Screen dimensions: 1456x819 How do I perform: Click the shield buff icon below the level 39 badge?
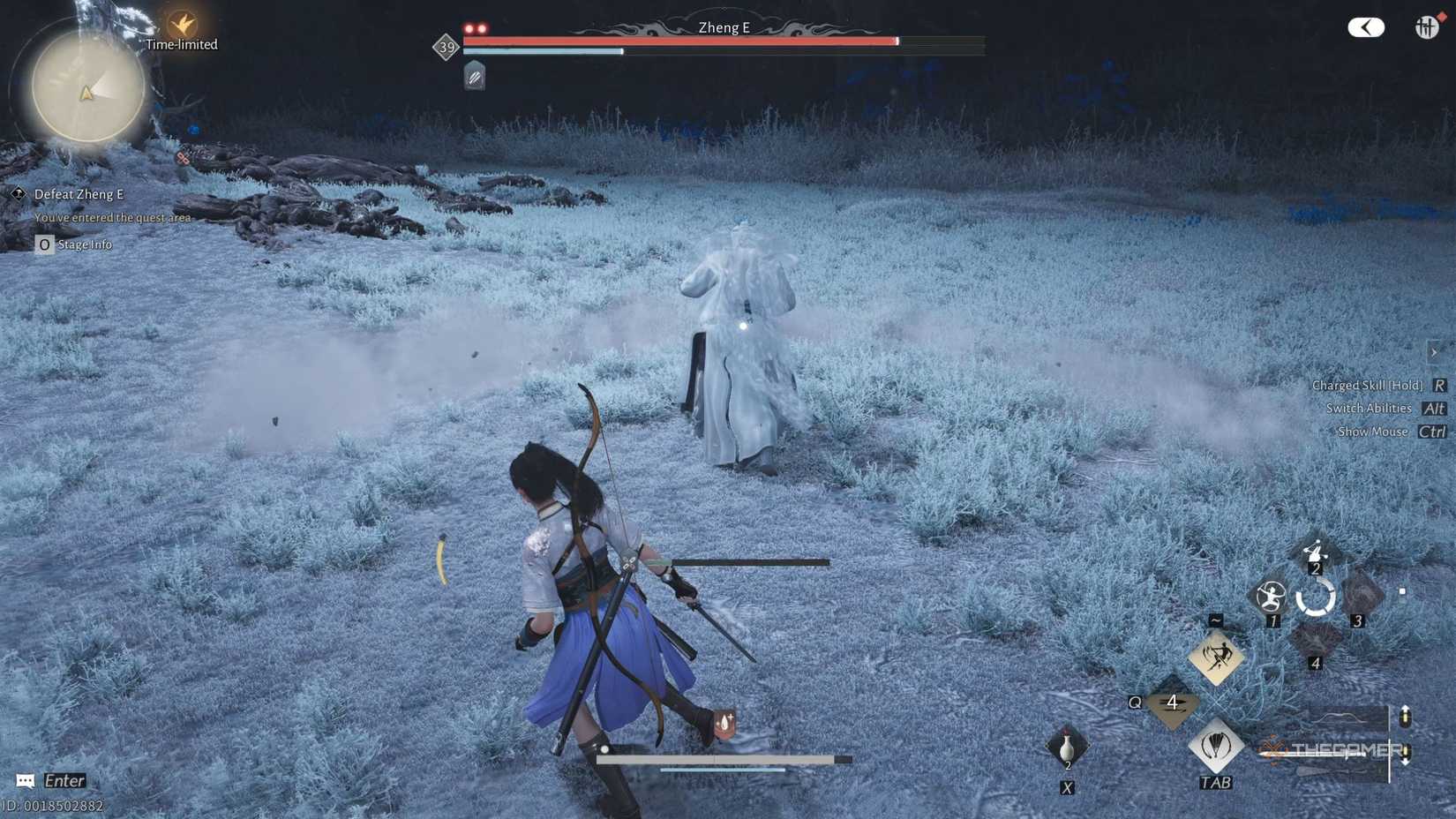pyautogui.click(x=475, y=76)
